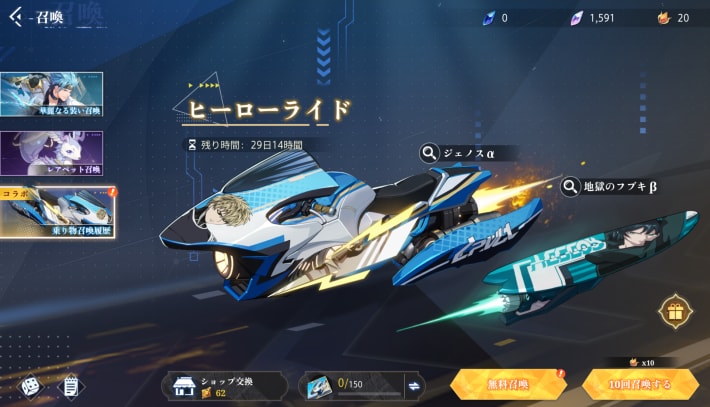The width and height of the screenshot is (710, 407).
Task: View details for 地獄のフブキβ
Action: [571, 186]
